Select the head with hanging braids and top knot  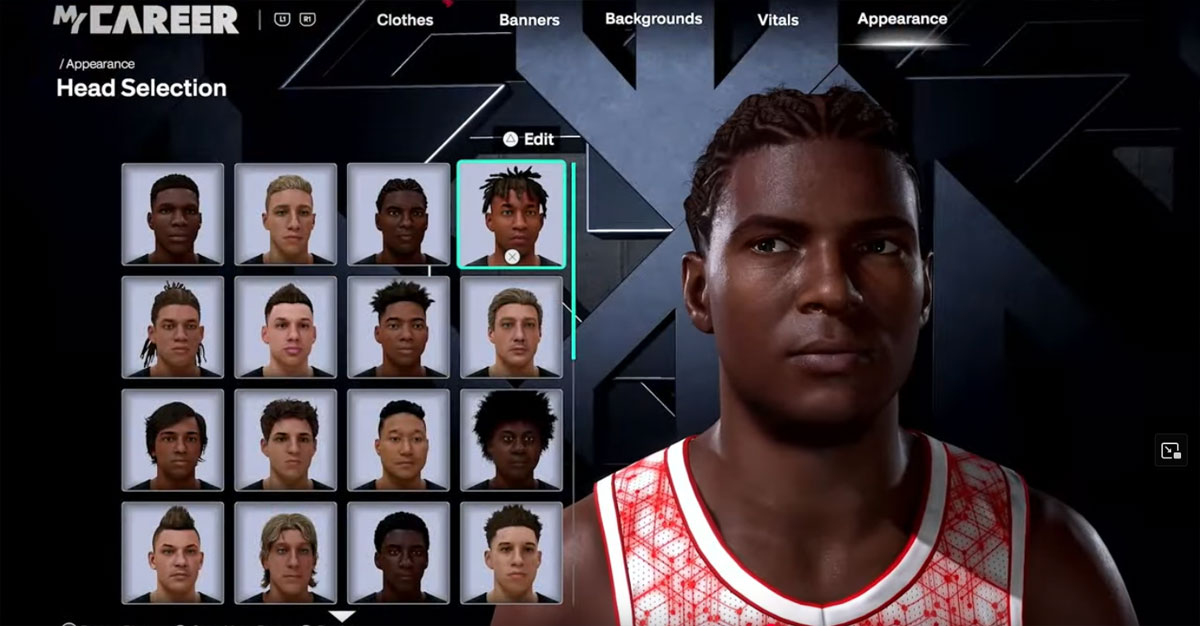[x=173, y=327]
